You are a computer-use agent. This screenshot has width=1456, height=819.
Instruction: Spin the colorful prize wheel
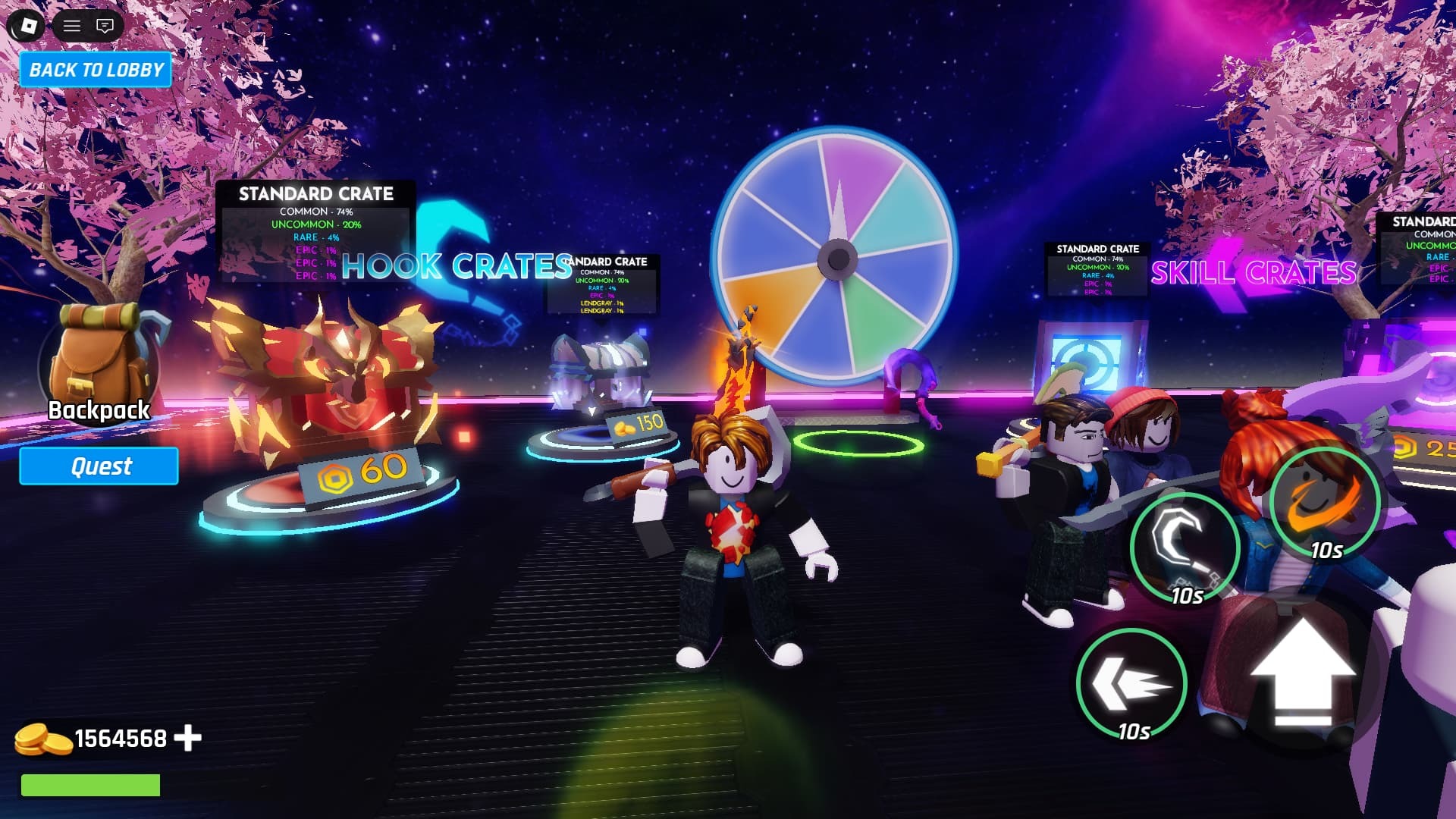coord(838,258)
